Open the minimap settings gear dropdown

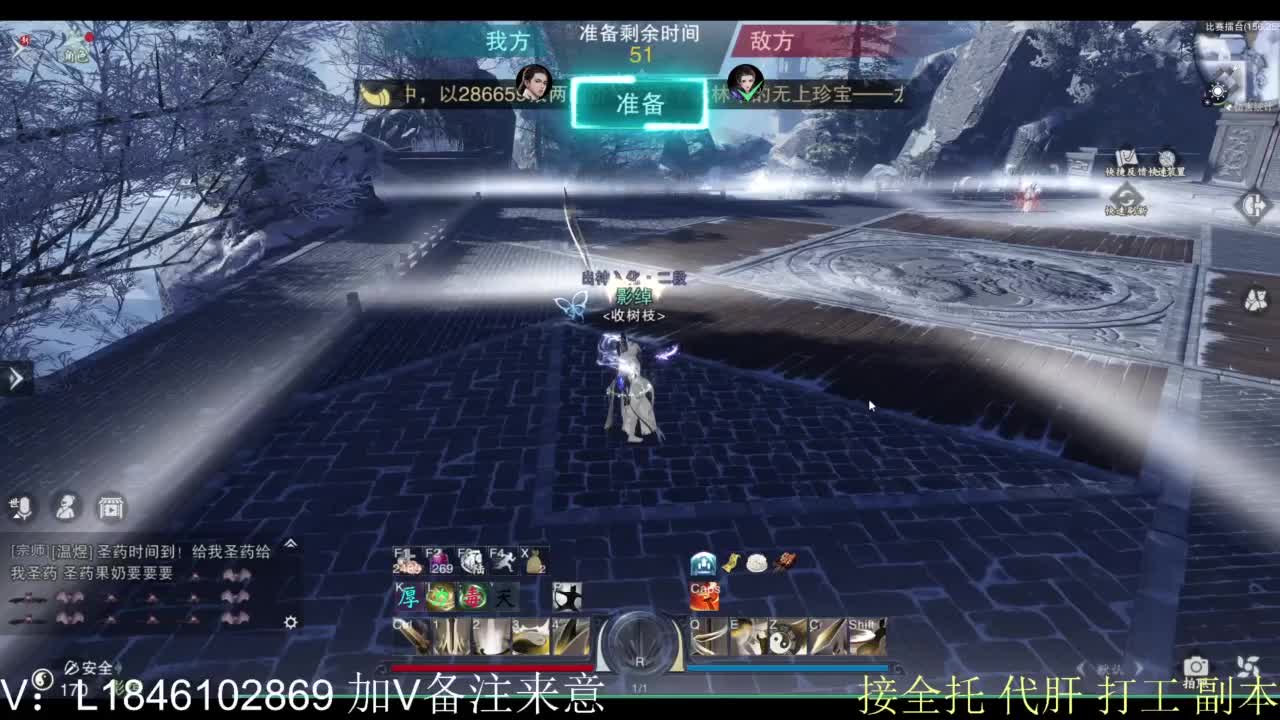(x=1218, y=90)
